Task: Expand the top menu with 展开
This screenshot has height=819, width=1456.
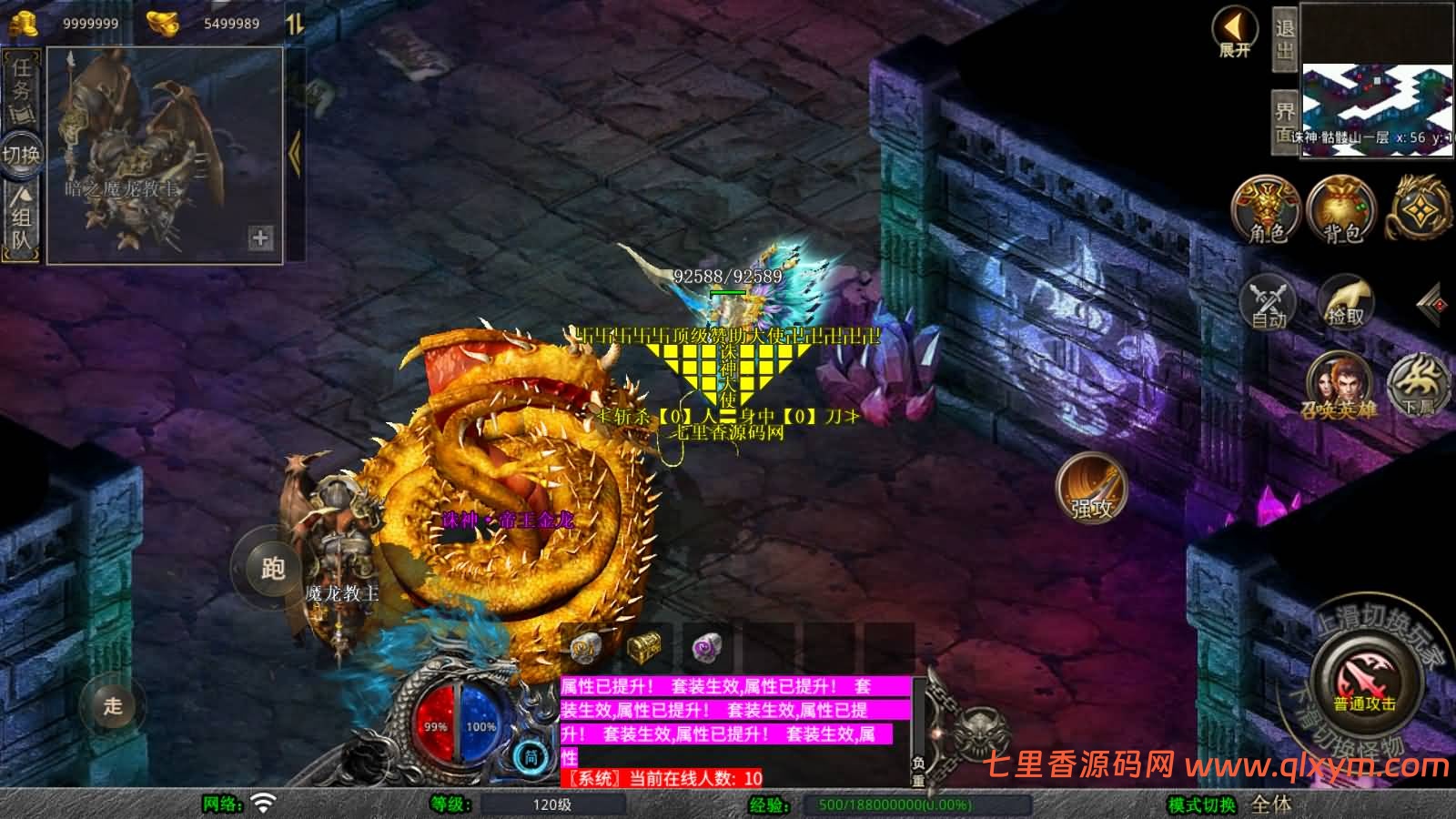Action: click(x=1234, y=31)
